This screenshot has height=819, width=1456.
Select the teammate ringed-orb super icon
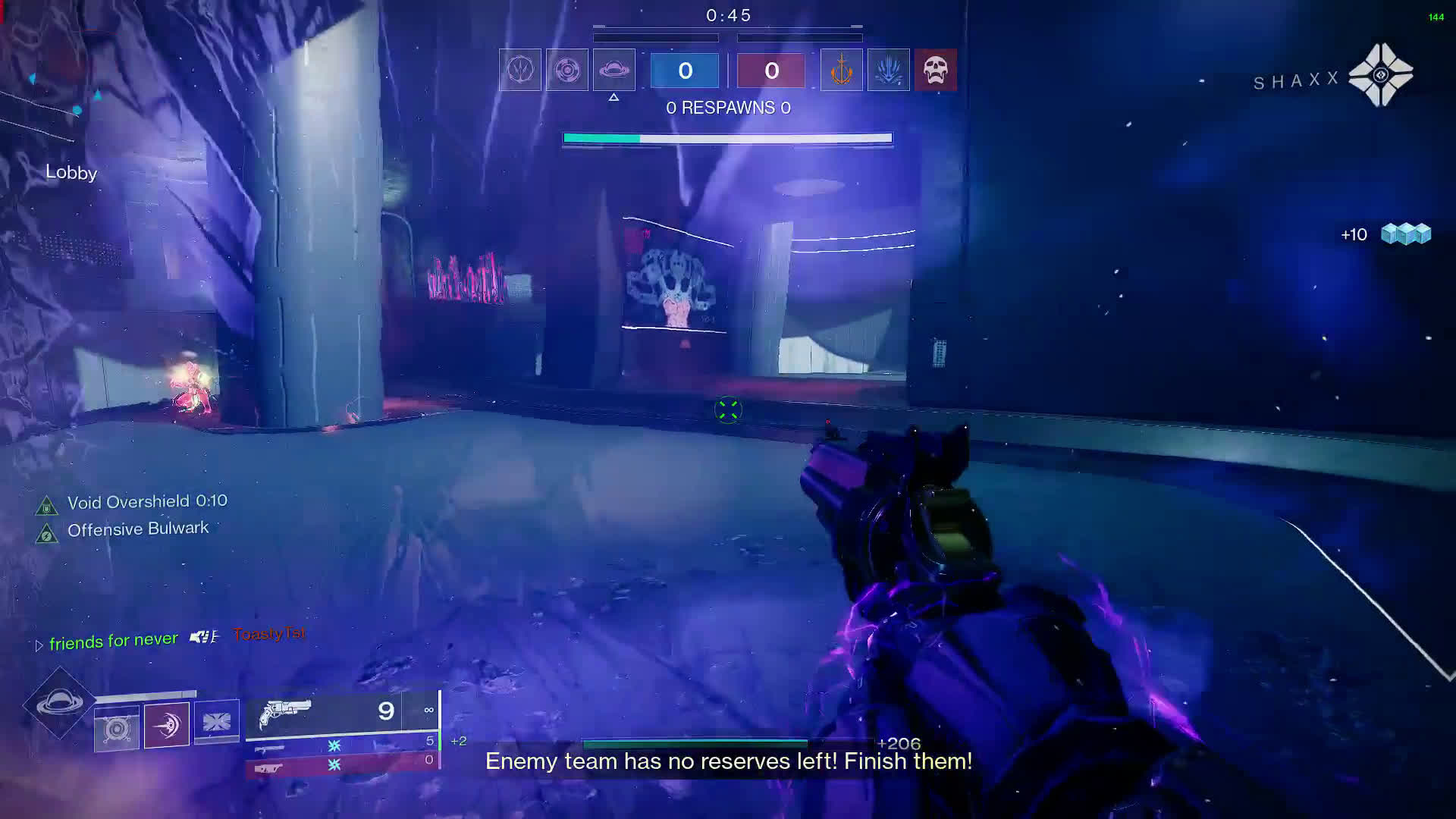tap(567, 70)
